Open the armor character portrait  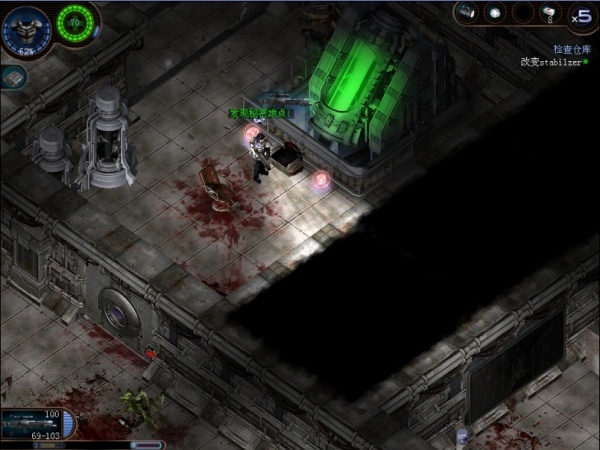[x=25, y=28]
